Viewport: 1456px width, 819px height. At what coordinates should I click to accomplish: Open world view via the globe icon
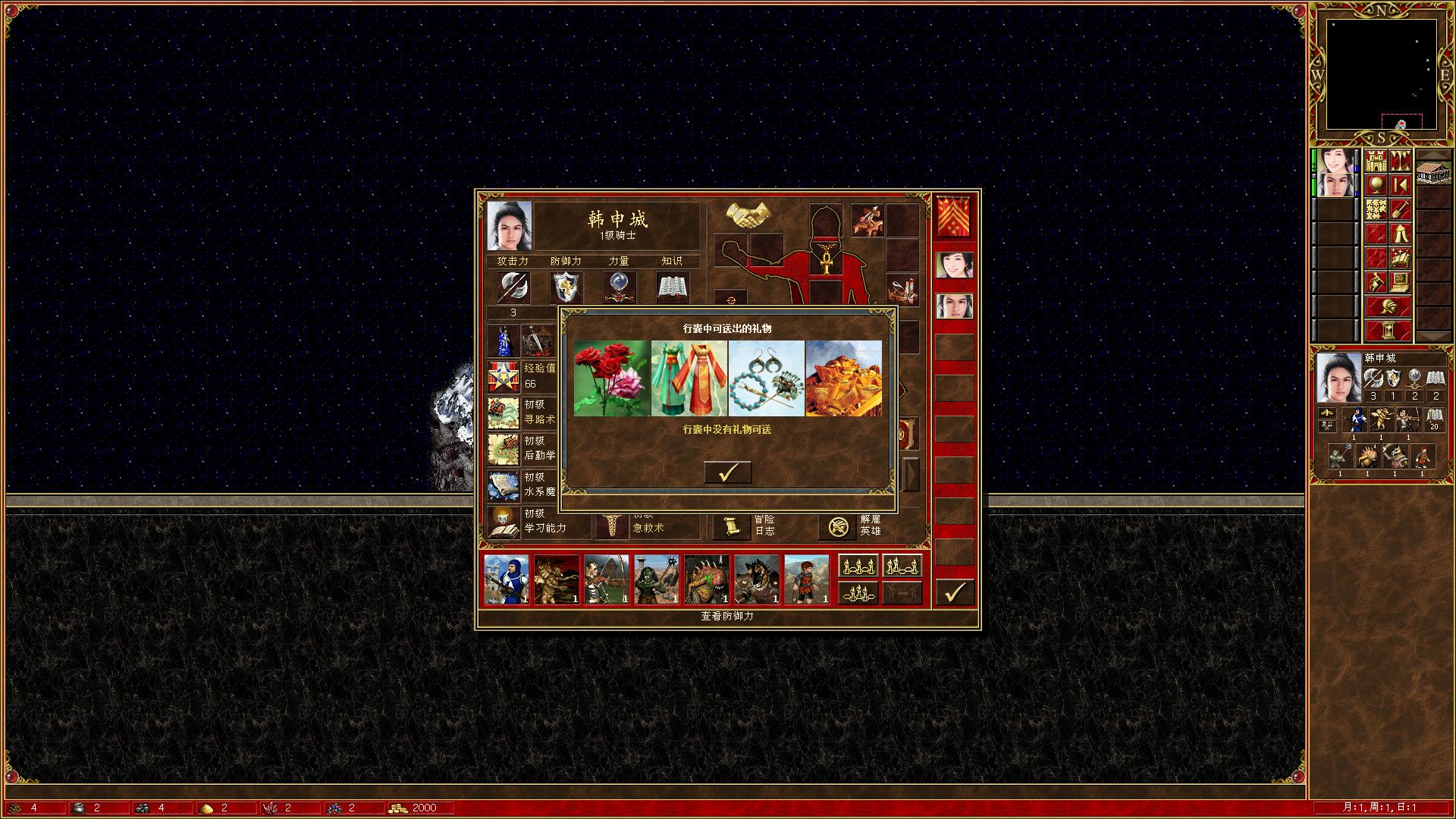pyautogui.click(x=1376, y=184)
